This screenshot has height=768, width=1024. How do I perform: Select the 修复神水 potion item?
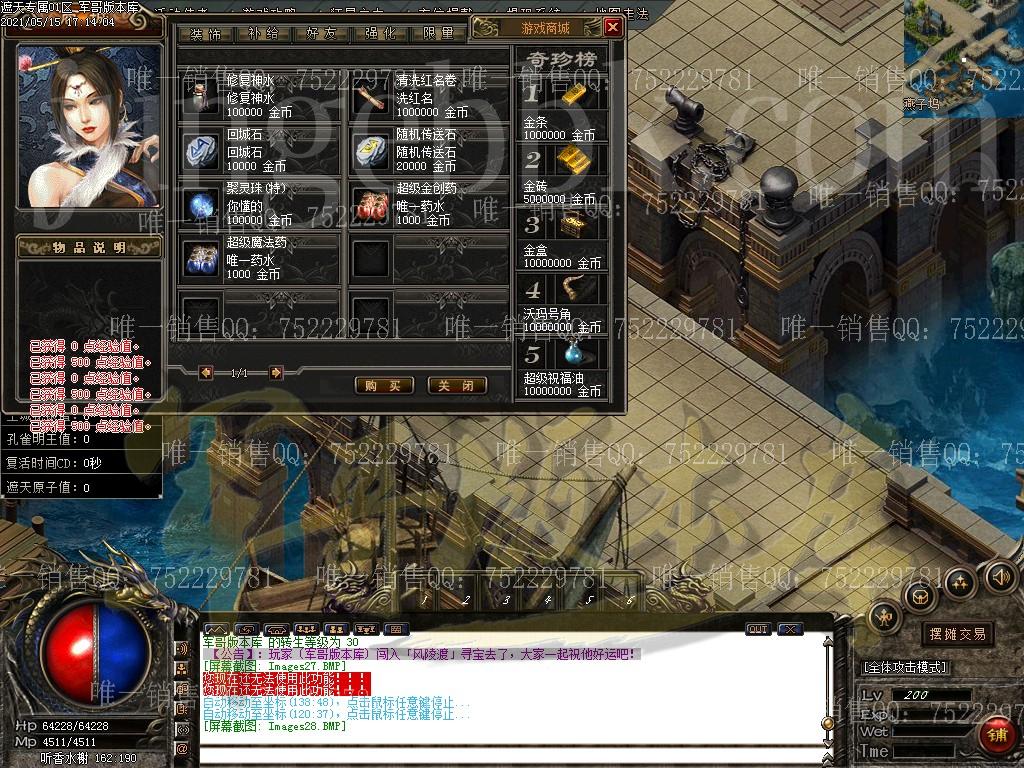198,95
